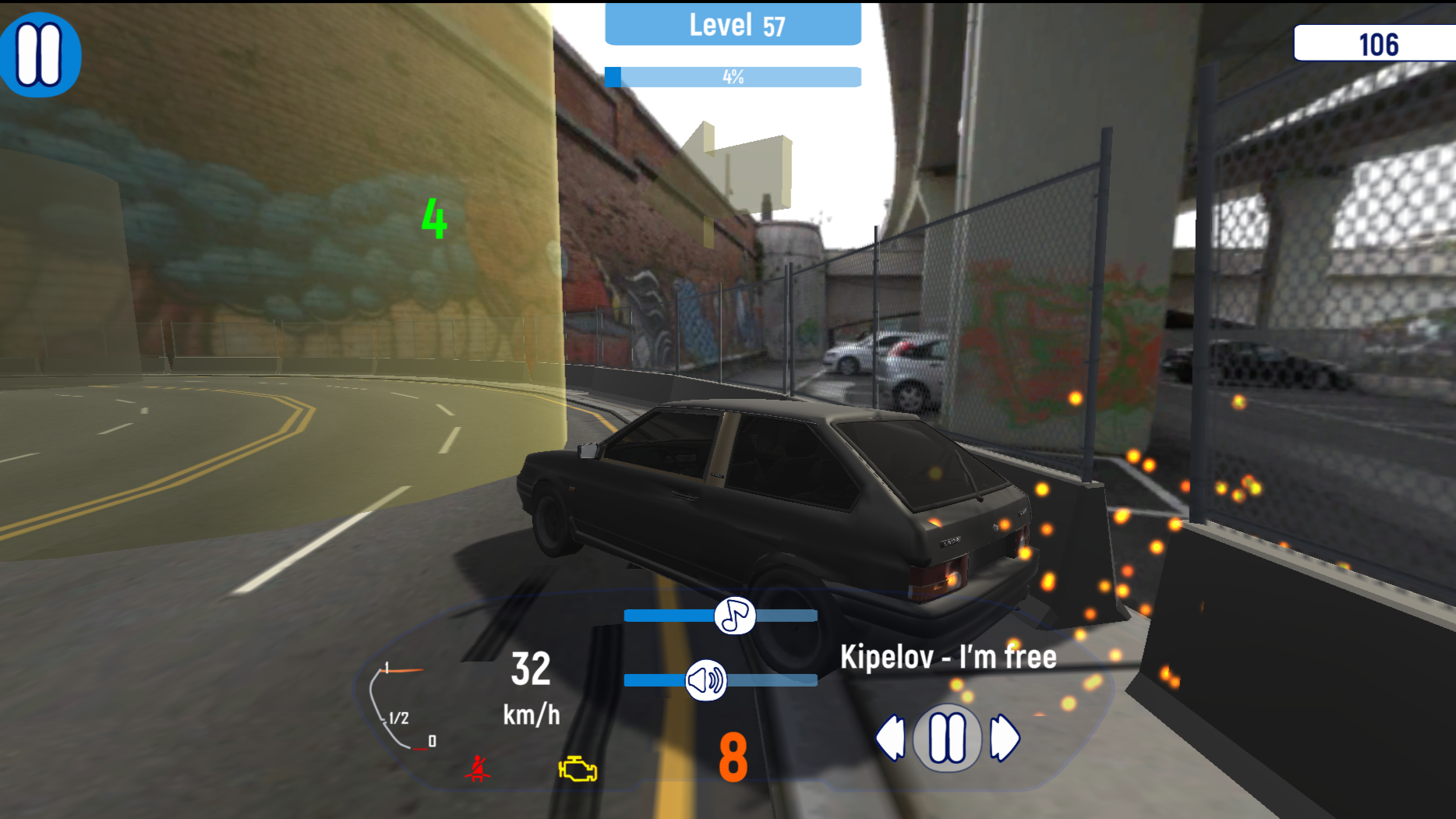
Task: Select the song title Kipelov - I'm free
Action: pyautogui.click(x=948, y=657)
